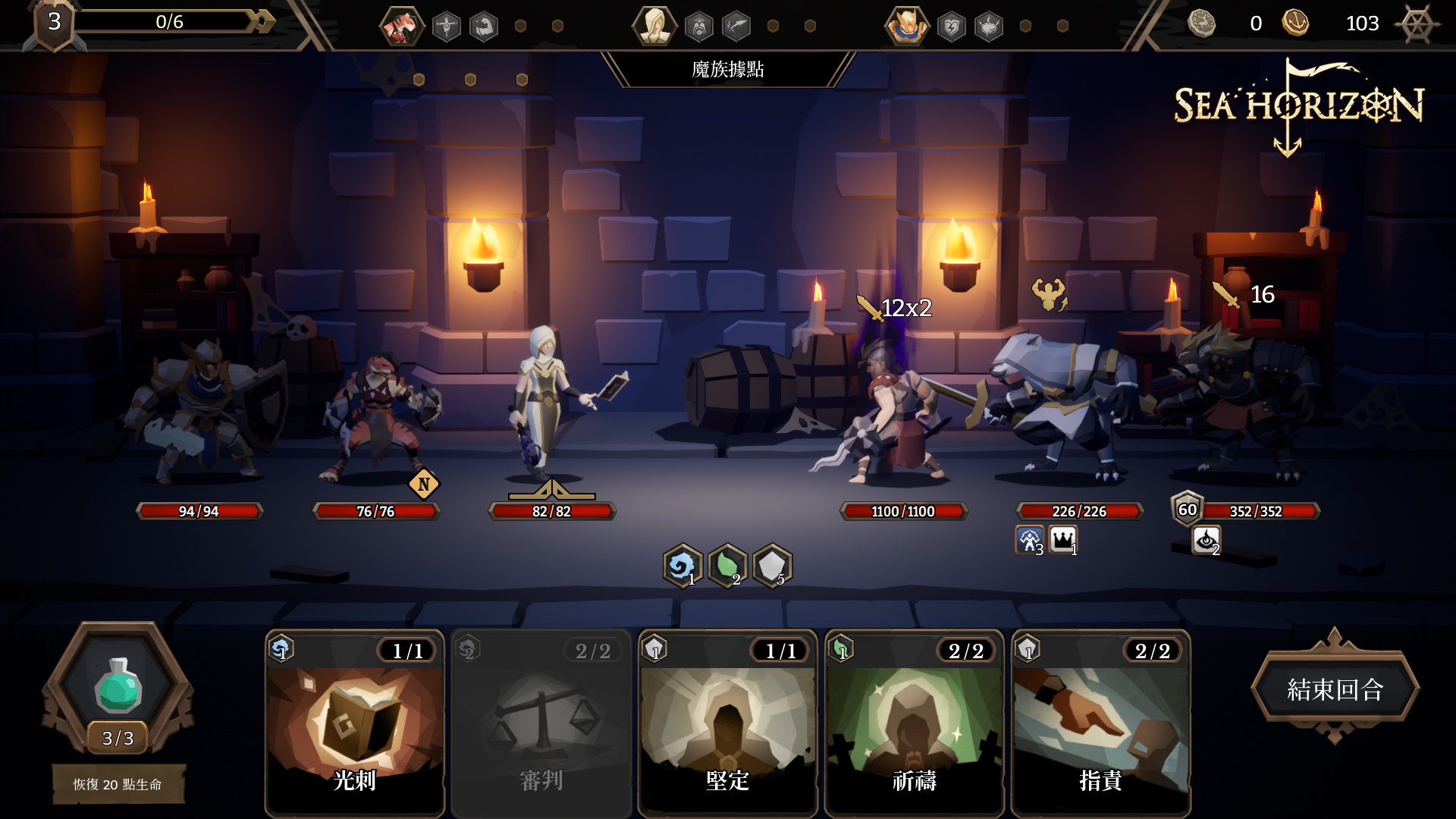Check the white shield resource gem
The height and width of the screenshot is (819, 1456).
click(x=772, y=566)
